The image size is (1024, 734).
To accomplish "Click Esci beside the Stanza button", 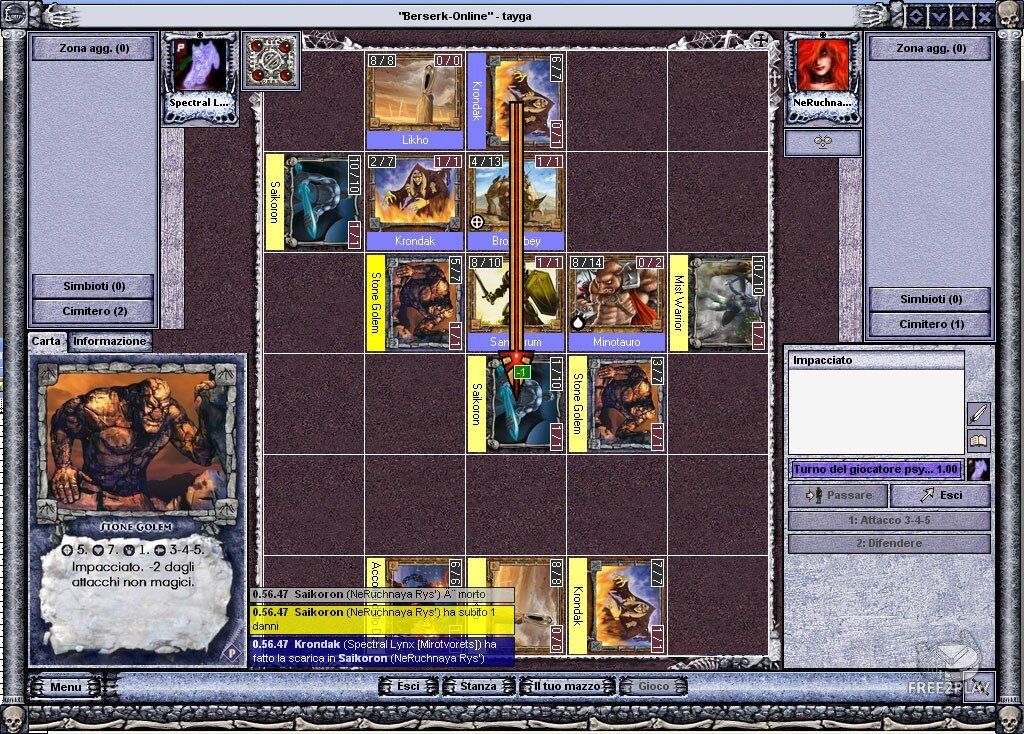I will [x=408, y=687].
